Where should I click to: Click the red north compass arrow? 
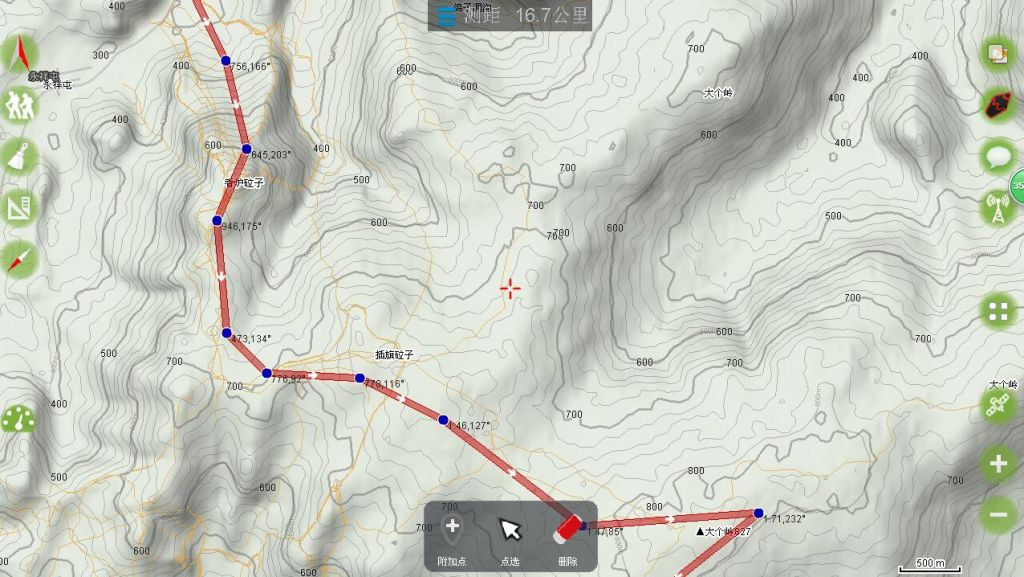20,54
